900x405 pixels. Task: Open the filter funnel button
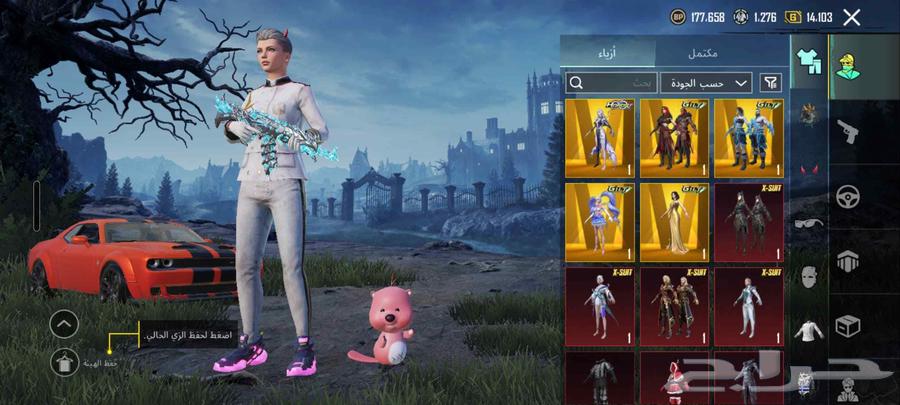point(771,82)
